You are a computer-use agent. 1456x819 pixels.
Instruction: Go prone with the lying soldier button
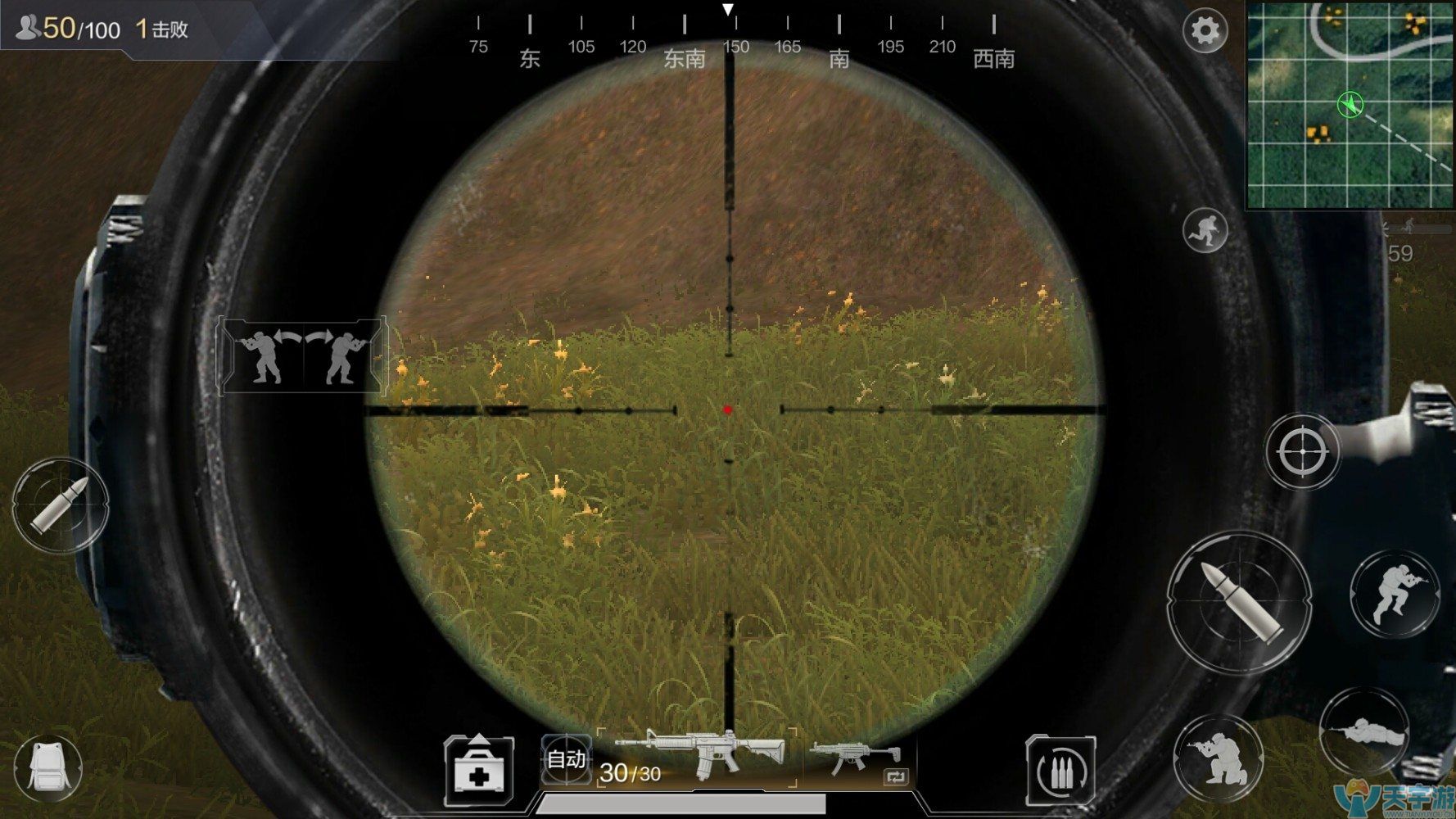(1363, 731)
